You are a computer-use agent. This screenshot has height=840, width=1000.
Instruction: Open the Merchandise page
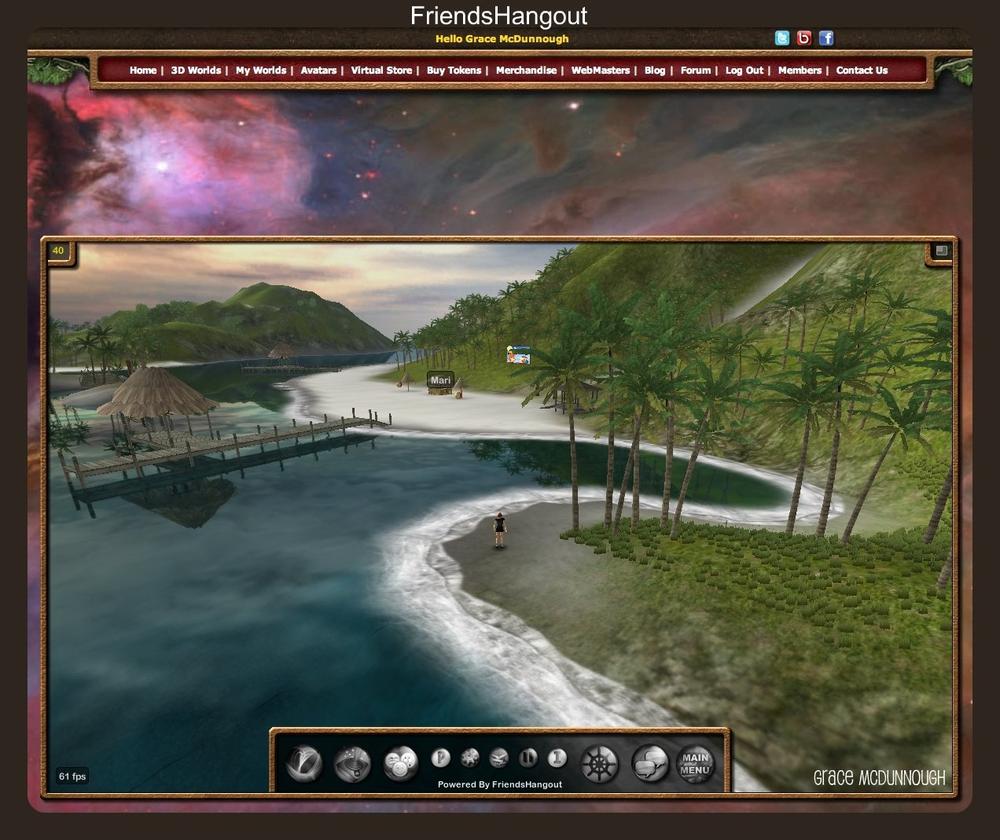(526, 71)
